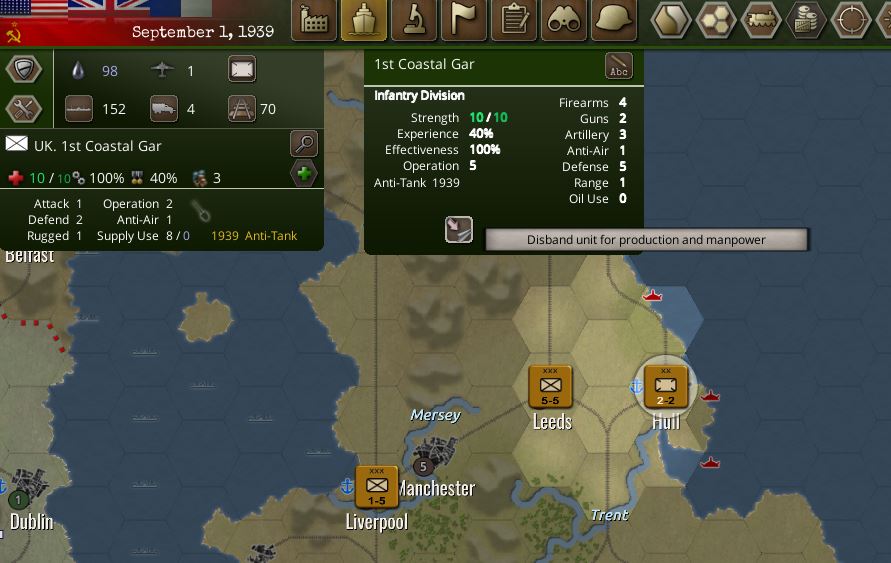
Task: Click the magnifying glass unit details button
Action: 304,144
